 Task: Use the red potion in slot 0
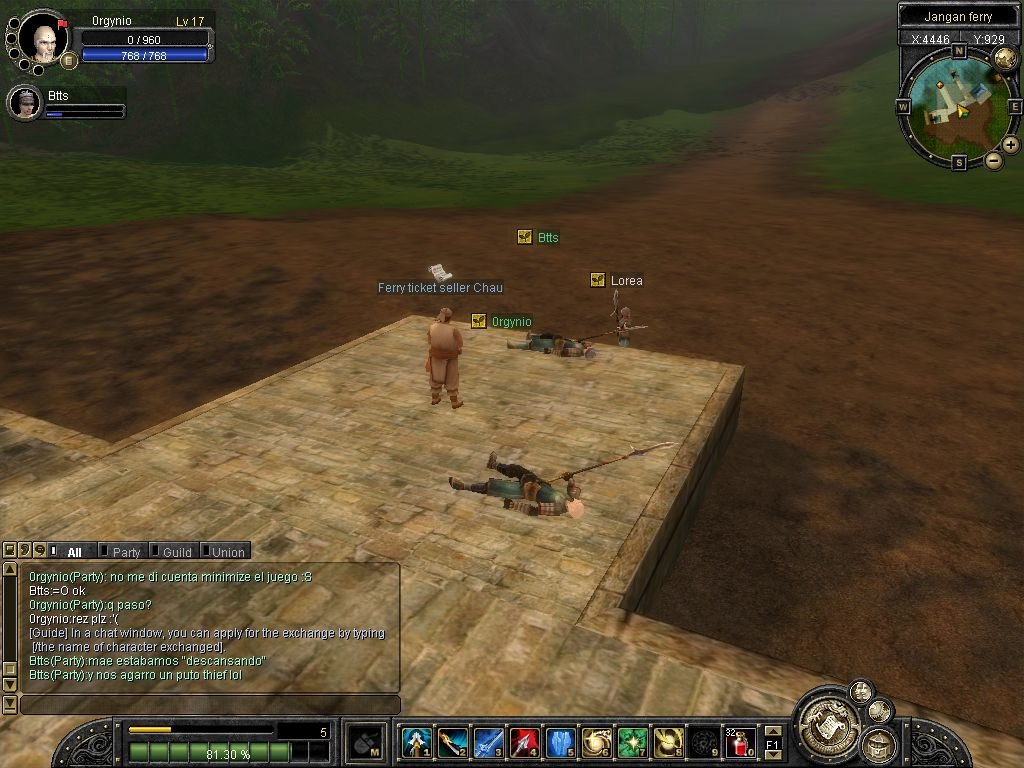740,742
